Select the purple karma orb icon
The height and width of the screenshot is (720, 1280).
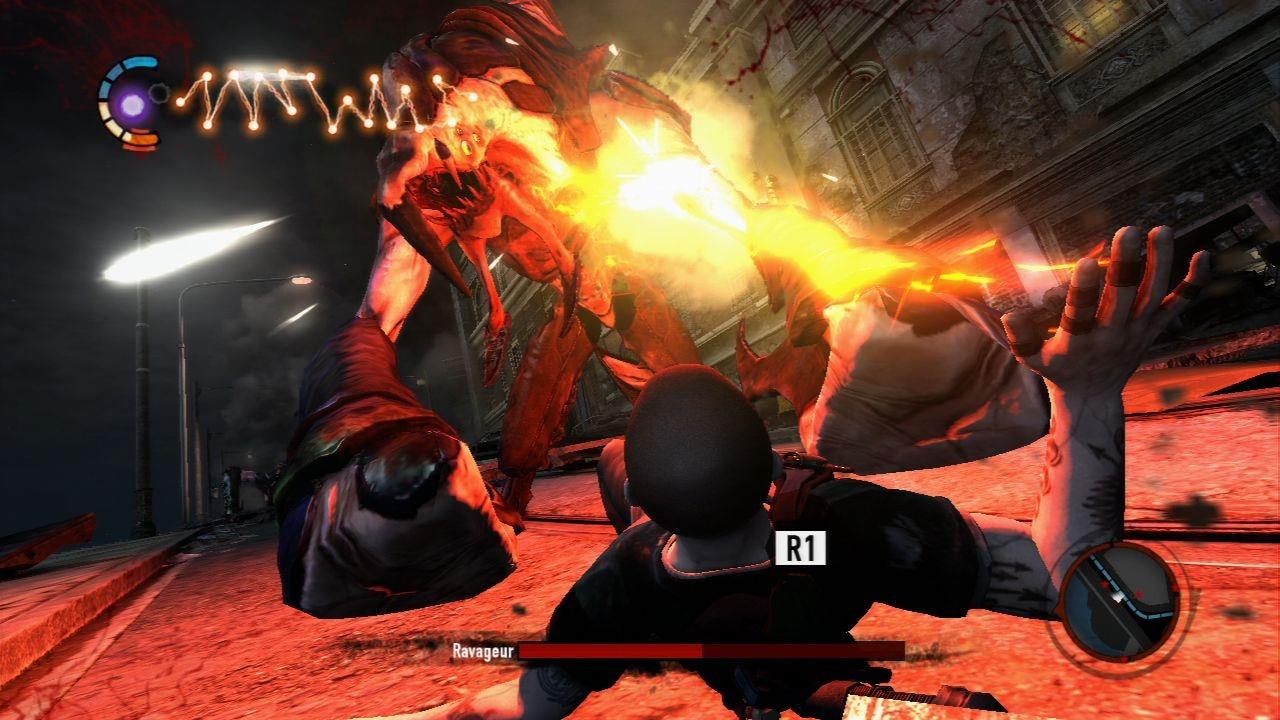pyautogui.click(x=131, y=101)
